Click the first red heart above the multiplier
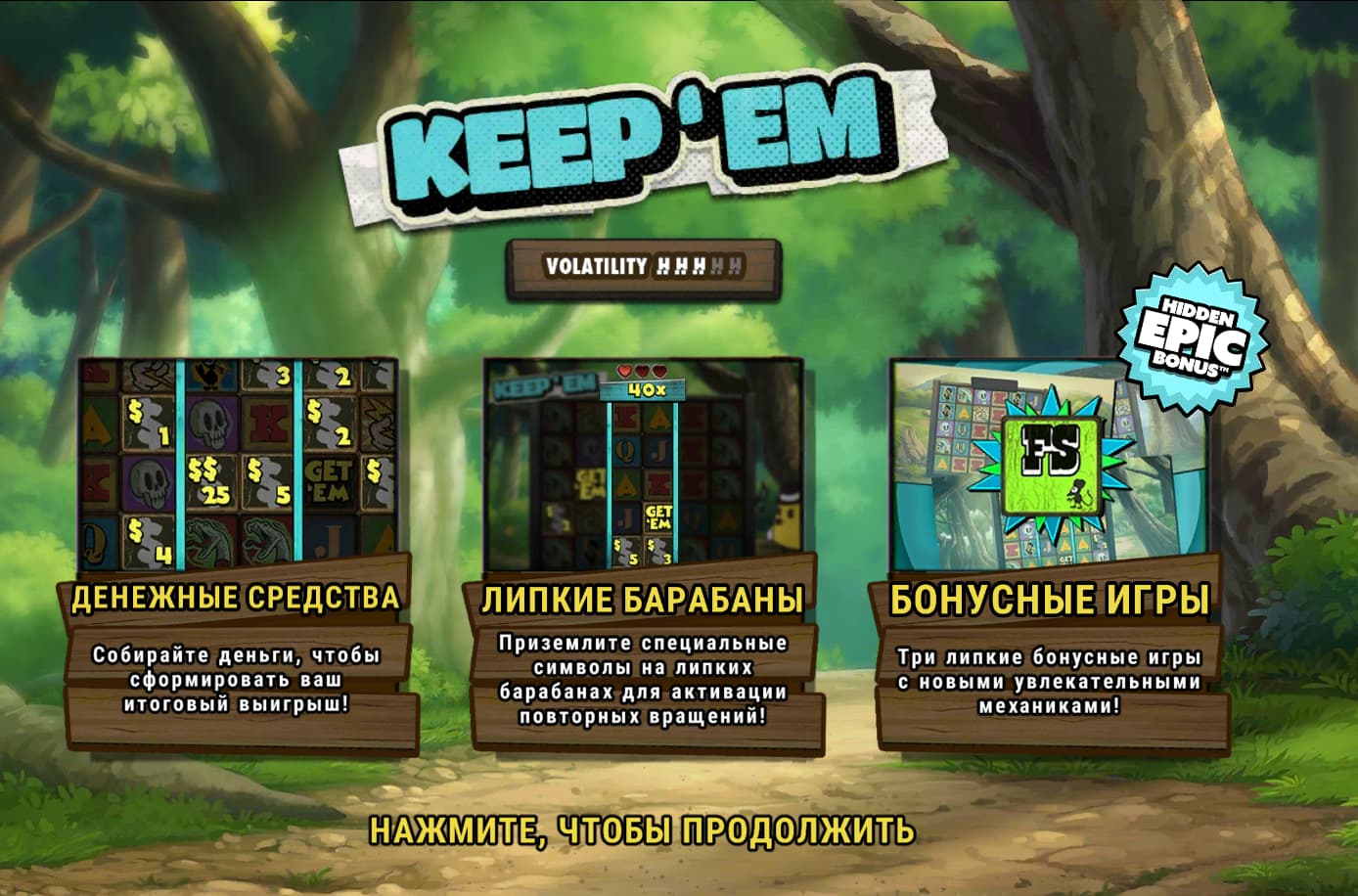Viewport: 1358px width, 896px height. (624, 371)
